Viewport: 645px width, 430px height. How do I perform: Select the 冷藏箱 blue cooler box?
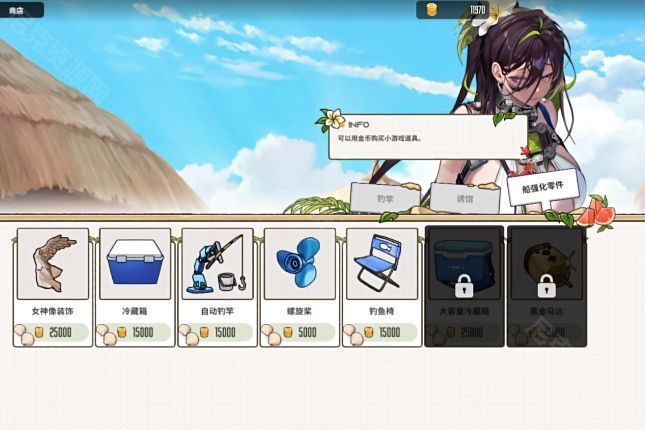[134, 286]
